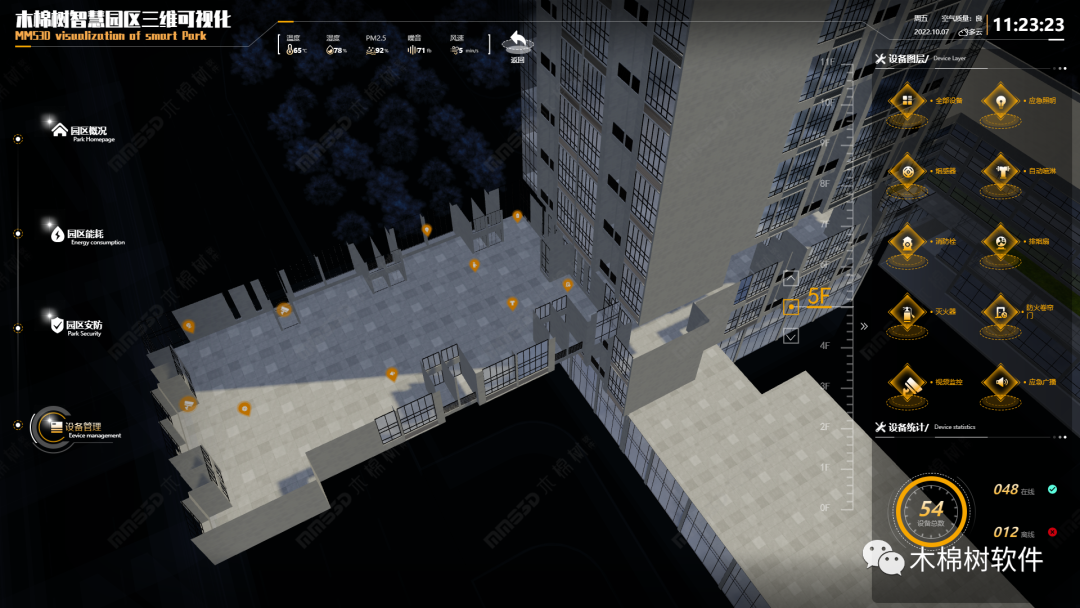The width and height of the screenshot is (1080, 608).
Task: Switch to the Park Security section
Action: coord(82,326)
